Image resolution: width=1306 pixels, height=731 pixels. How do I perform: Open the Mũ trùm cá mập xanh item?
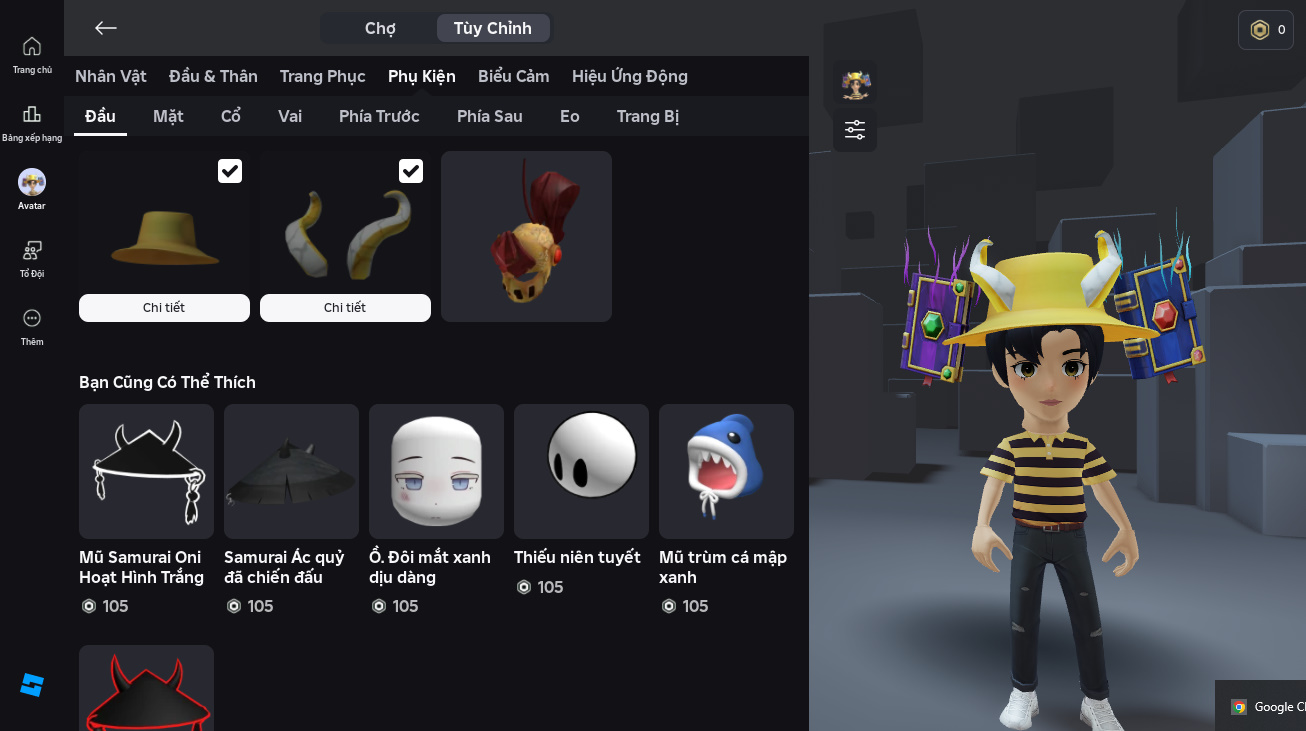coord(726,472)
